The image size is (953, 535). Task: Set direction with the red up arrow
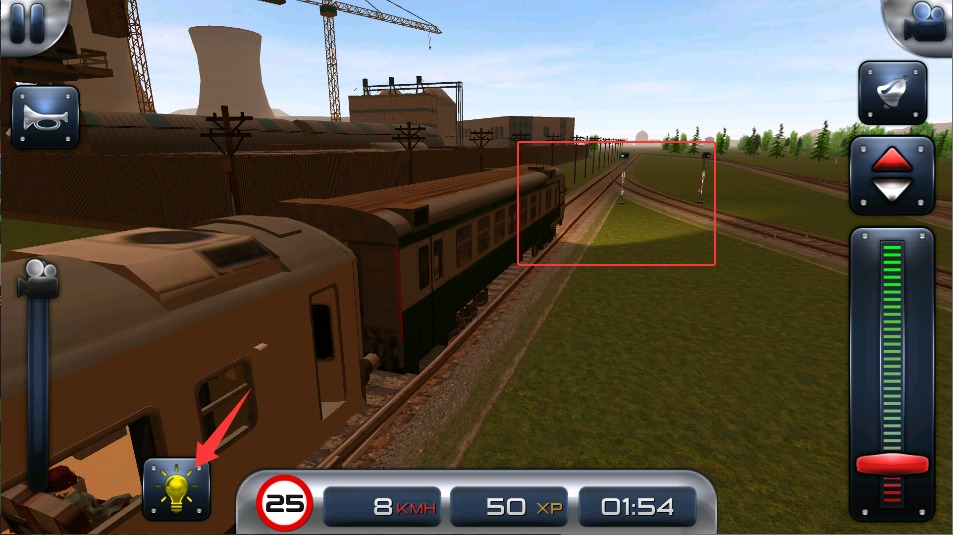[892, 160]
